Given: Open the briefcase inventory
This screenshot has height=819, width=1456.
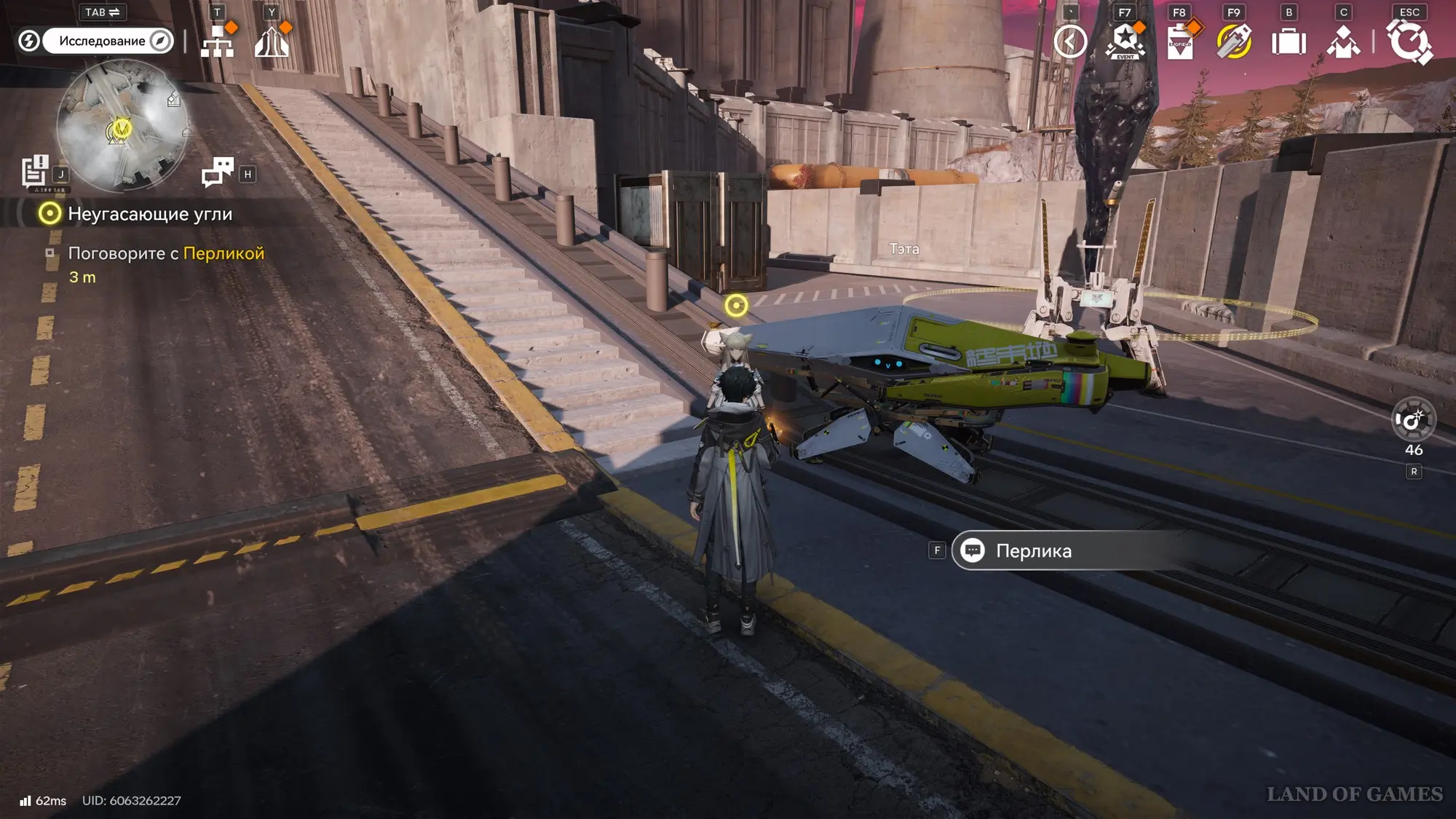Looking at the screenshot, I should [1289, 41].
